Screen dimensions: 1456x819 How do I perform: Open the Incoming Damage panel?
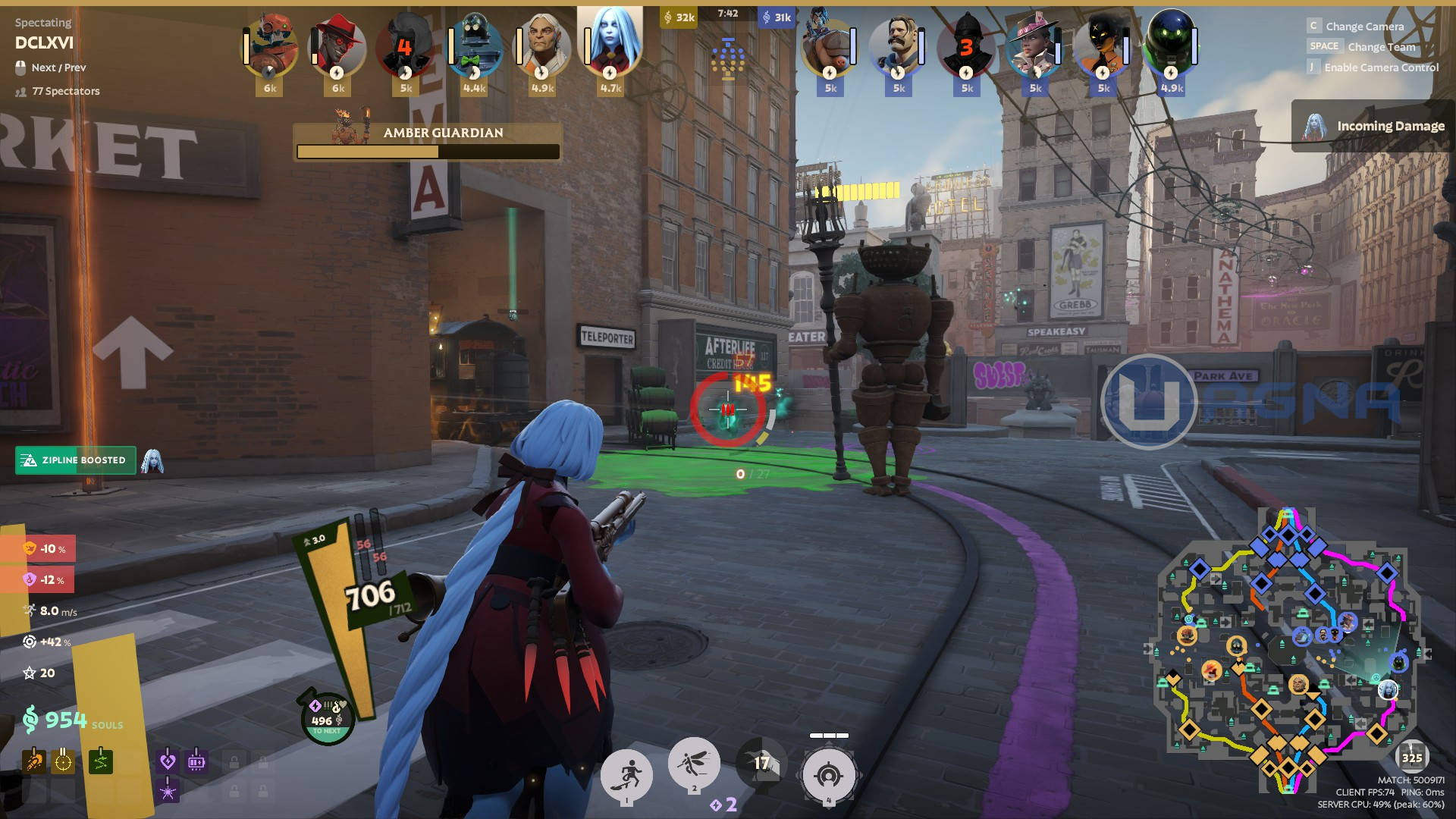tap(1373, 126)
